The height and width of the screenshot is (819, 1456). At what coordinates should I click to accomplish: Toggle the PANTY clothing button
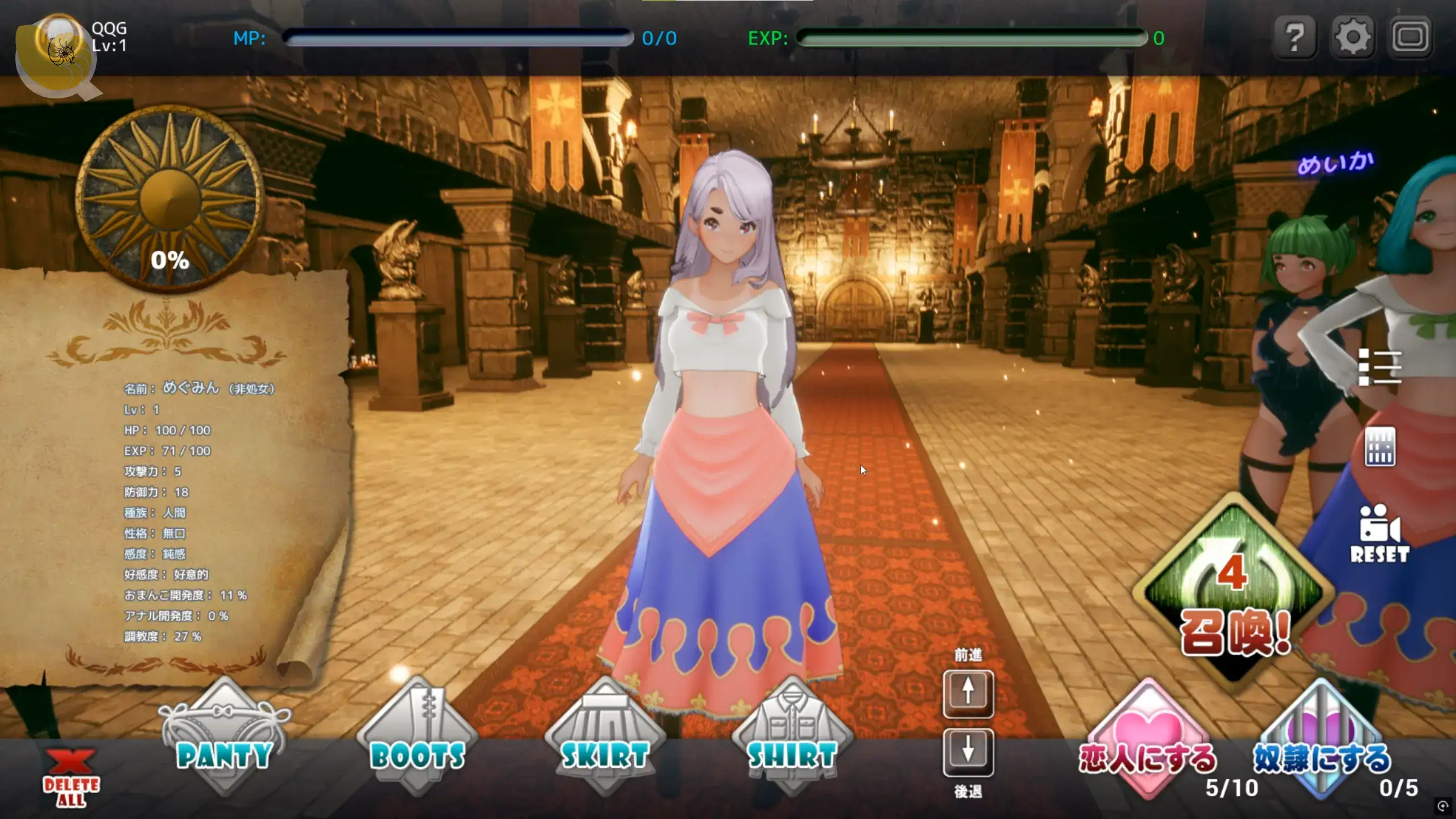pyautogui.click(x=225, y=737)
